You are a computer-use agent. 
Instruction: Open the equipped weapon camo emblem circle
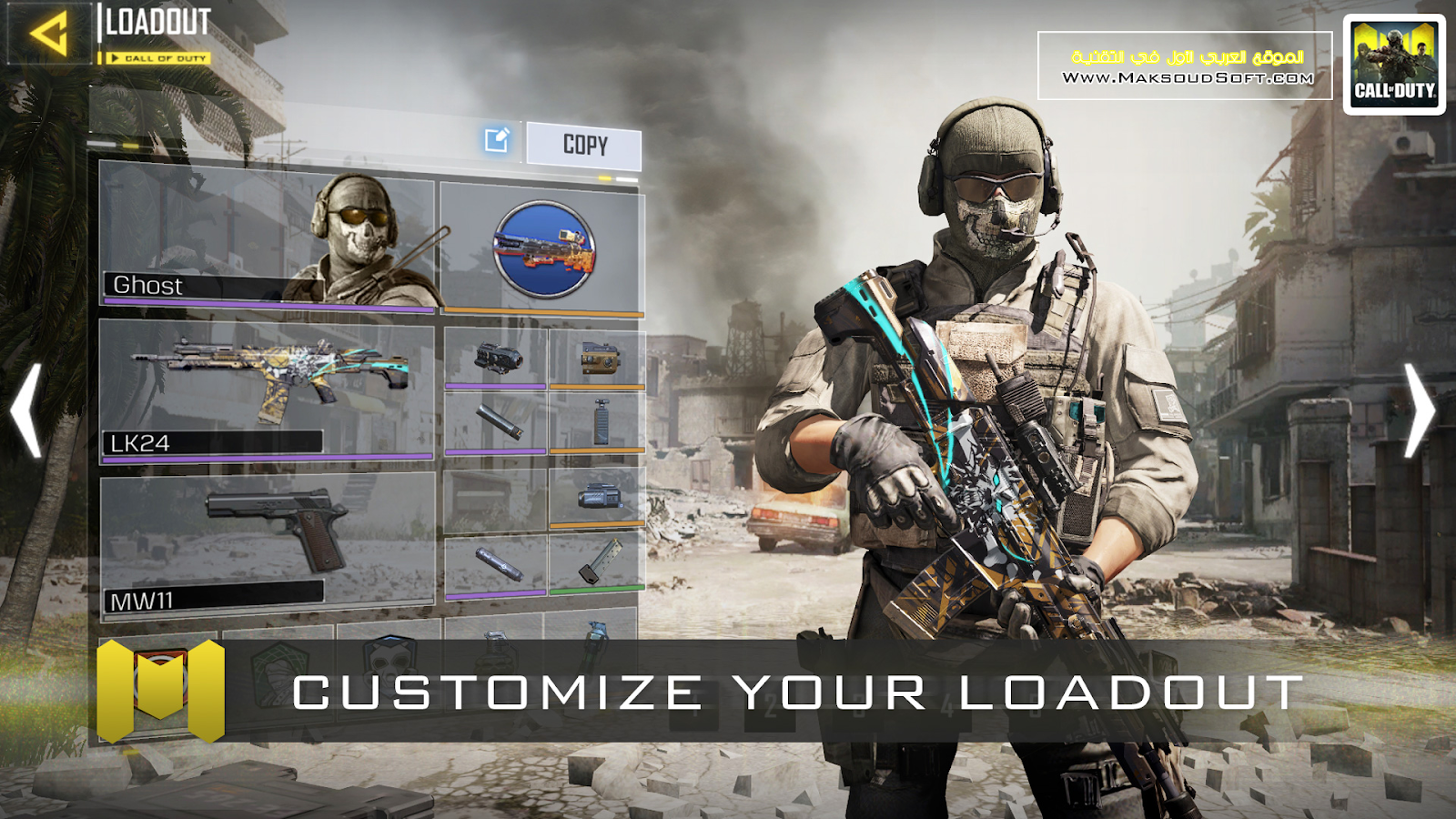coord(546,248)
